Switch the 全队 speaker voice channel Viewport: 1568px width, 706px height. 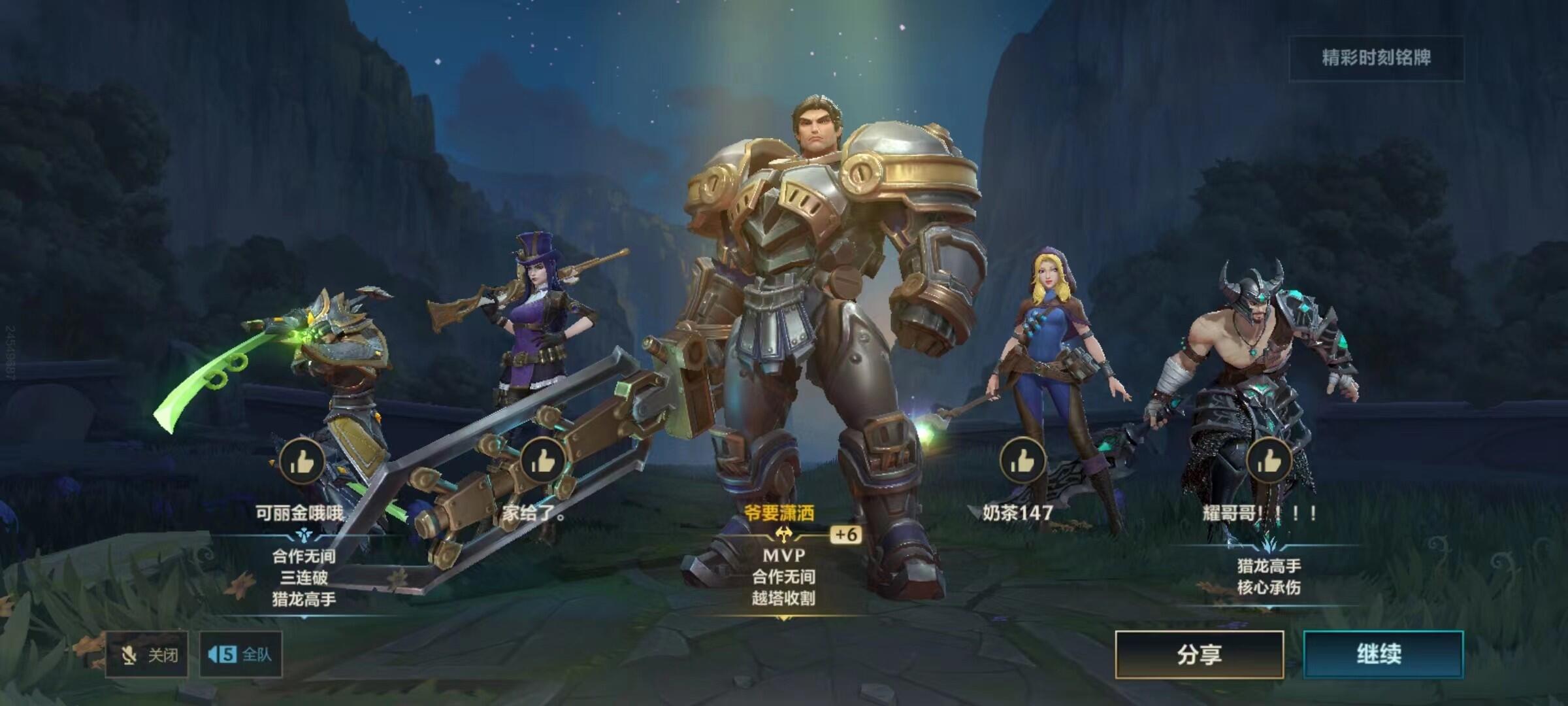pyautogui.click(x=240, y=654)
